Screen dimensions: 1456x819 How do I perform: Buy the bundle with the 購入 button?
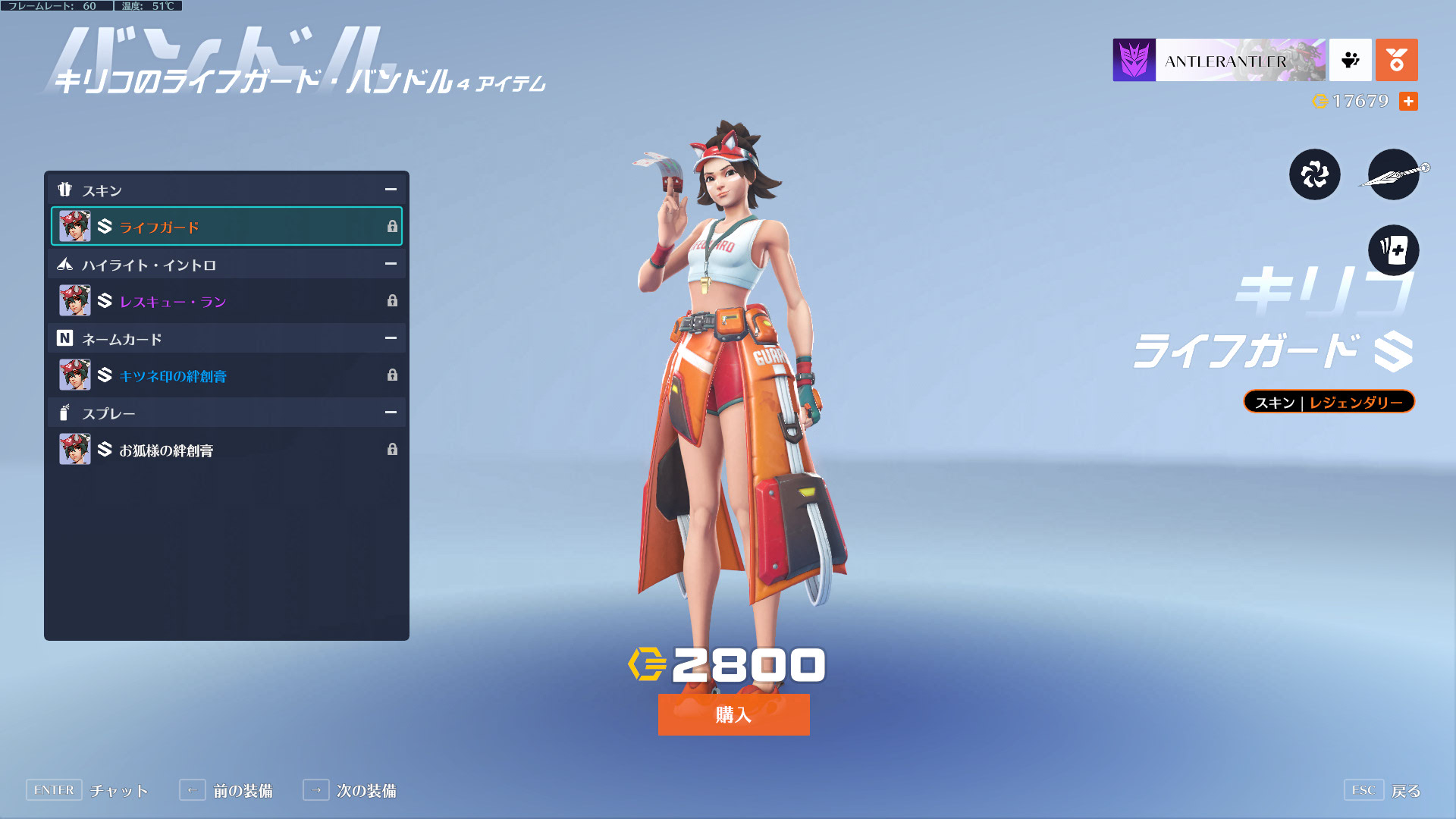[733, 714]
